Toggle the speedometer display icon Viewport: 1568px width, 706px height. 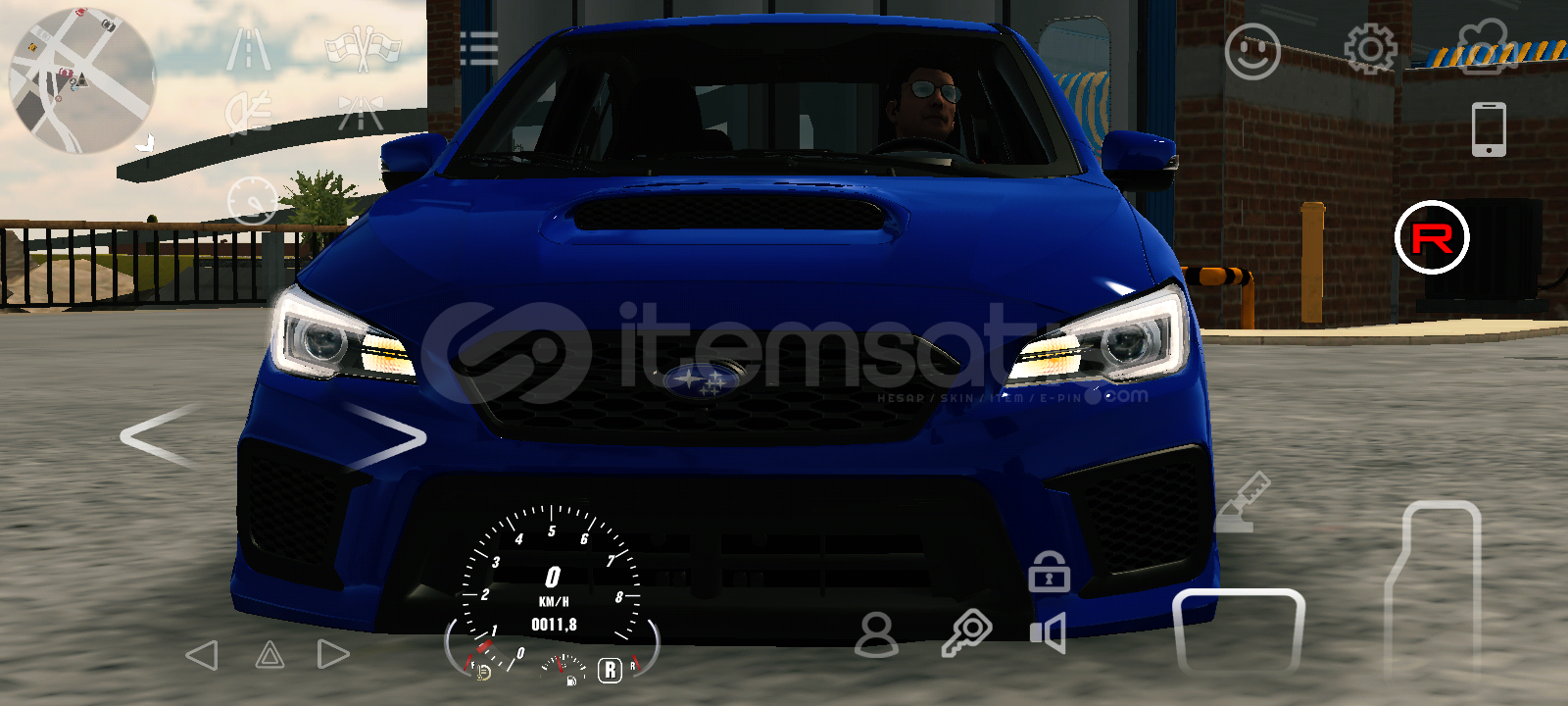253,199
